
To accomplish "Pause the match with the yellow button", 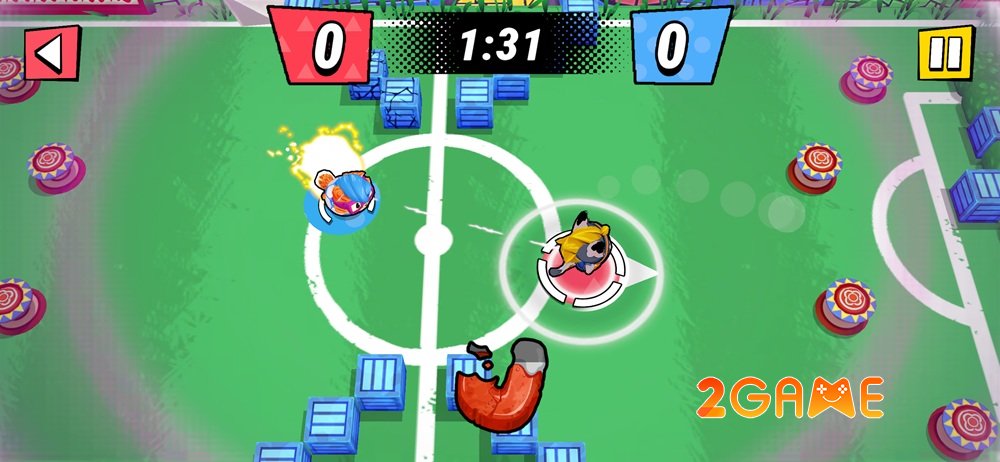I will 944,52.
